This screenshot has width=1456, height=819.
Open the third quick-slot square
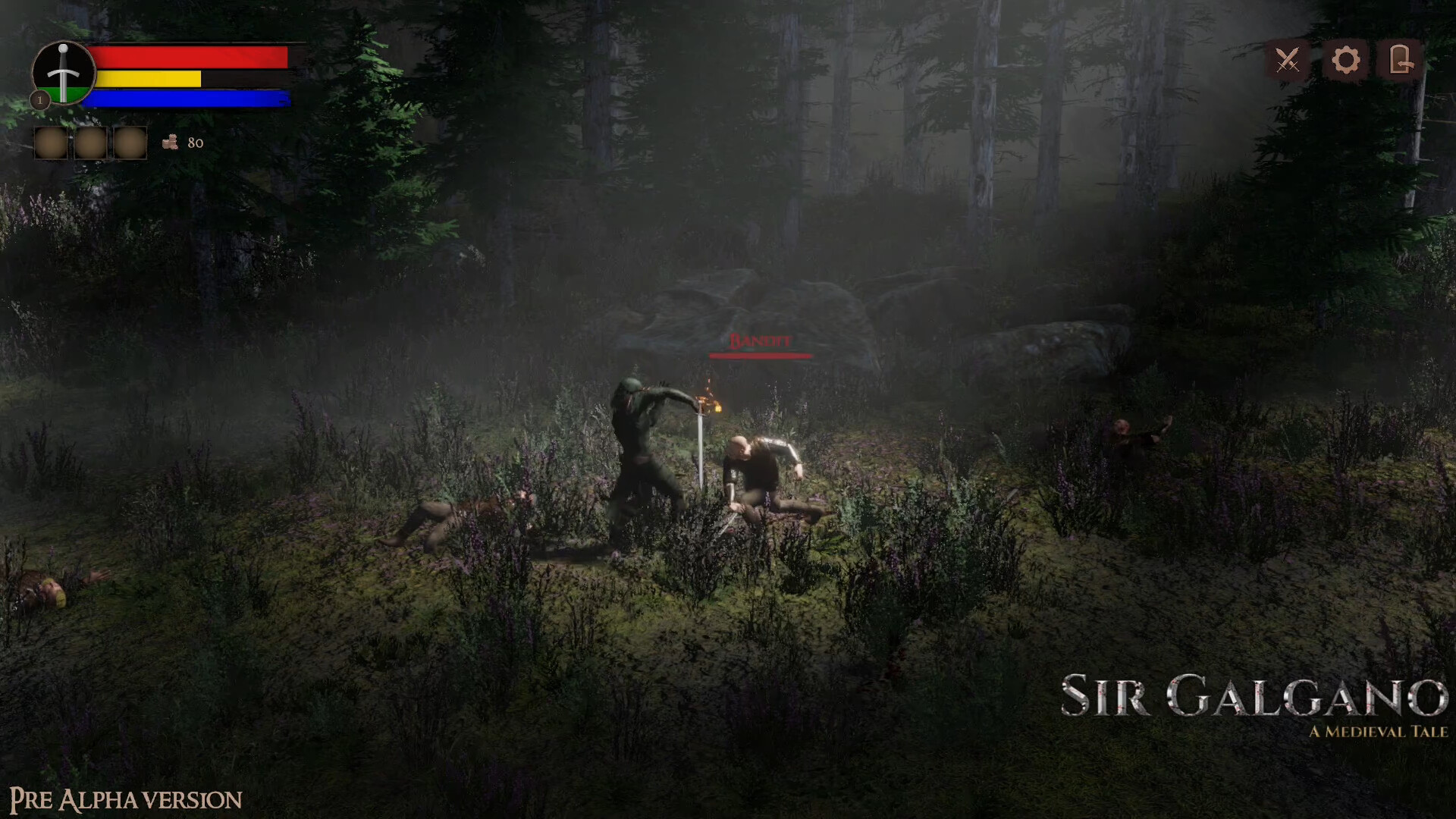click(130, 141)
